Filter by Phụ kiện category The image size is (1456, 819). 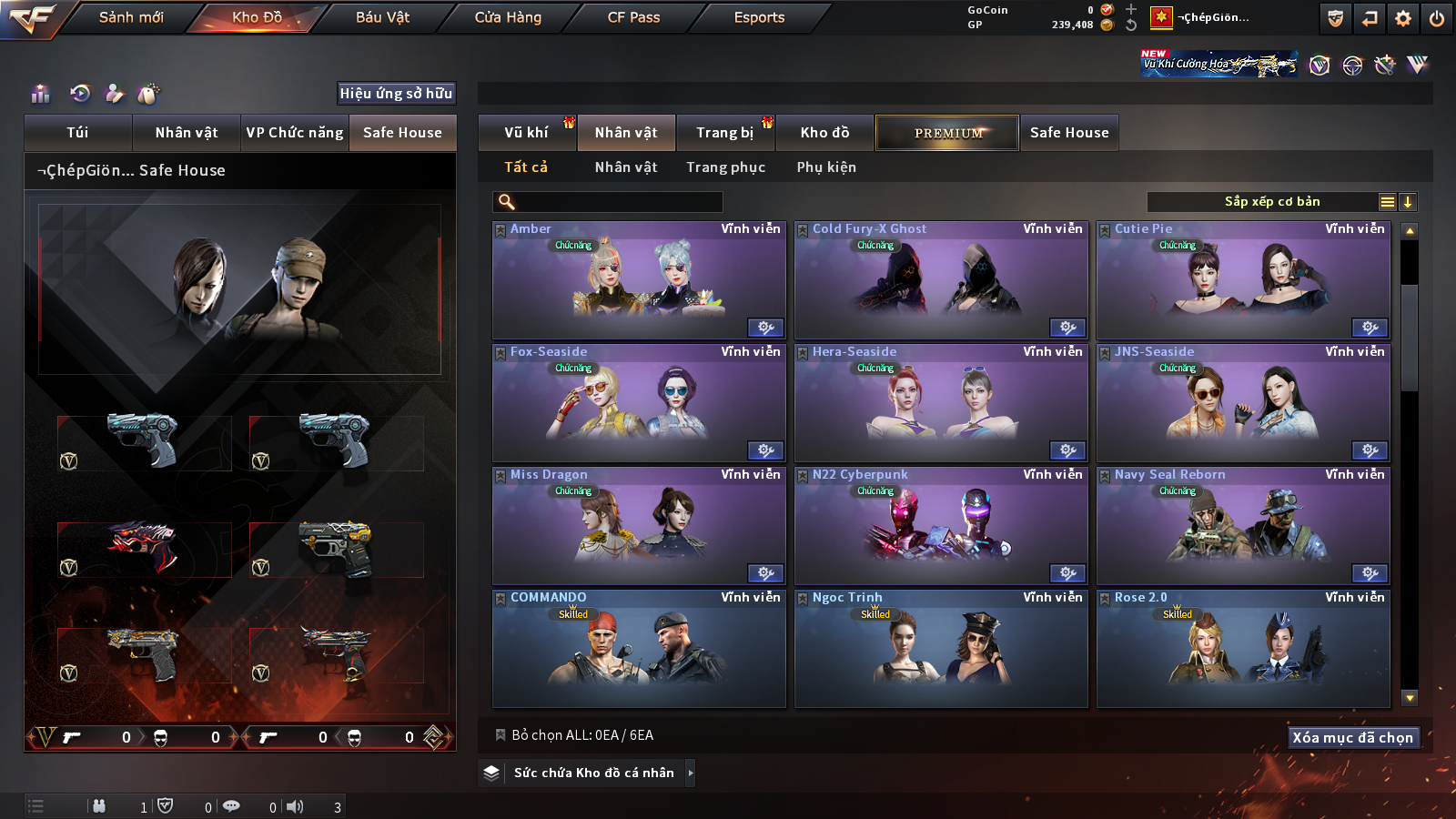[826, 167]
